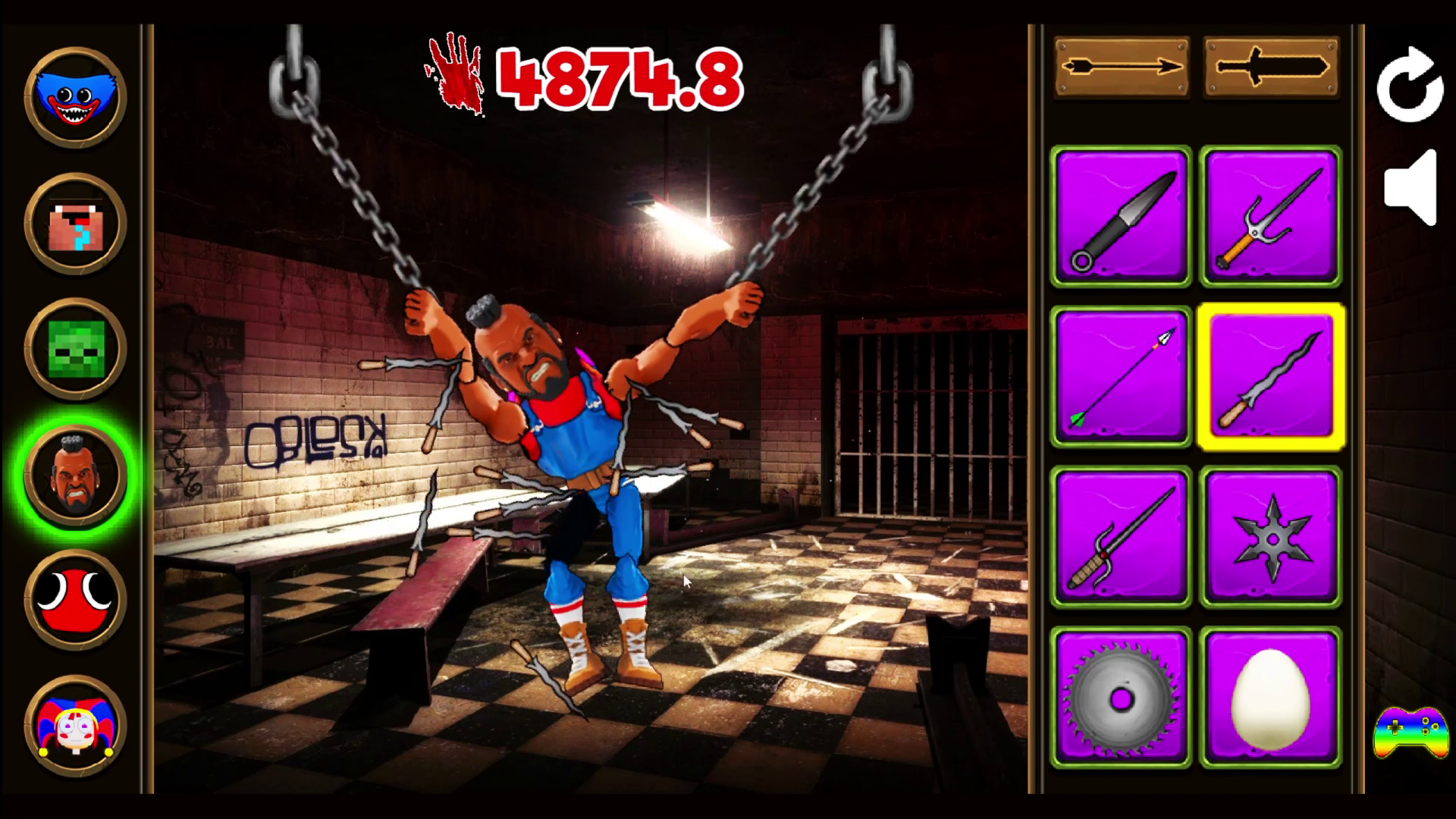Choose the red Rainbow Friends character
This screenshot has width=1456, height=819.
click(x=74, y=602)
